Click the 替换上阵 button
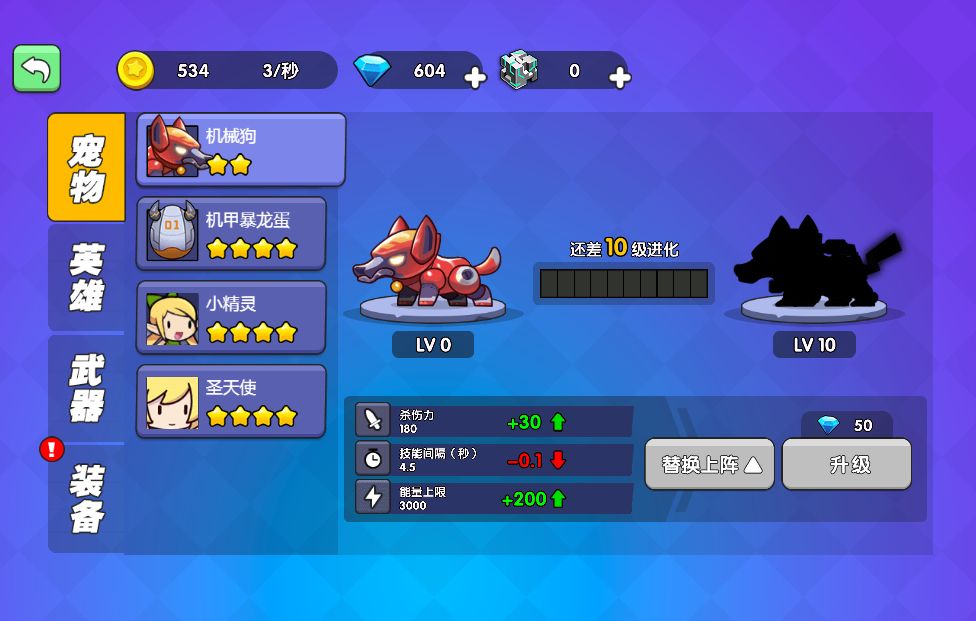Viewport: 976px width, 621px height. pyautogui.click(x=709, y=464)
